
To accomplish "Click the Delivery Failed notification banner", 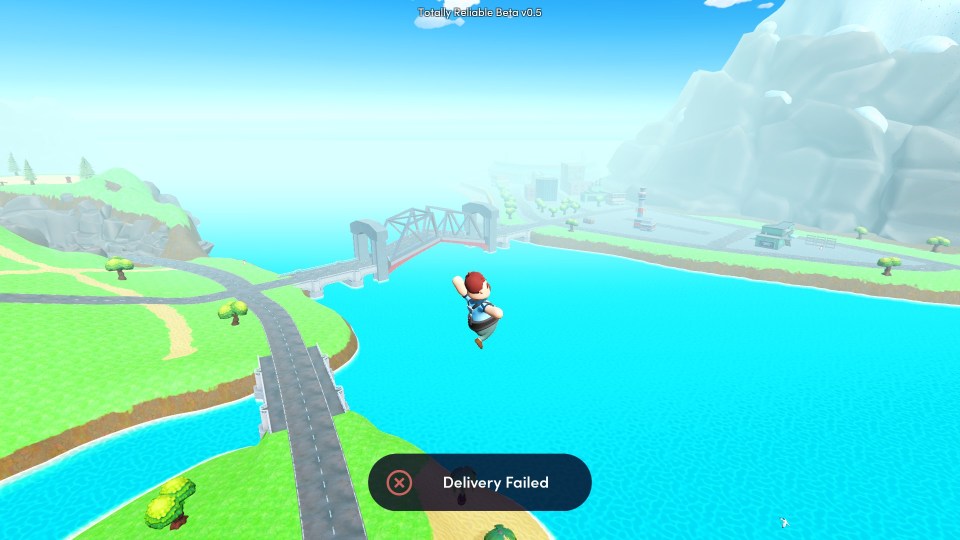I will [480, 482].
